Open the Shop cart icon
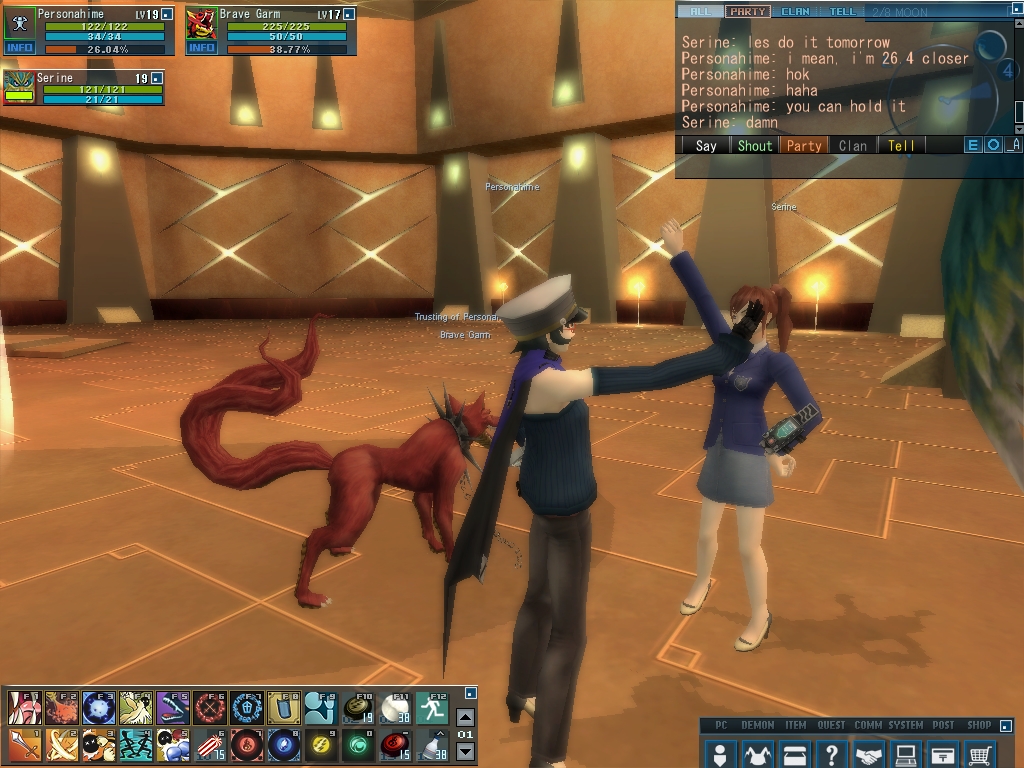The height and width of the screenshot is (768, 1024). pyautogui.click(x=981, y=753)
